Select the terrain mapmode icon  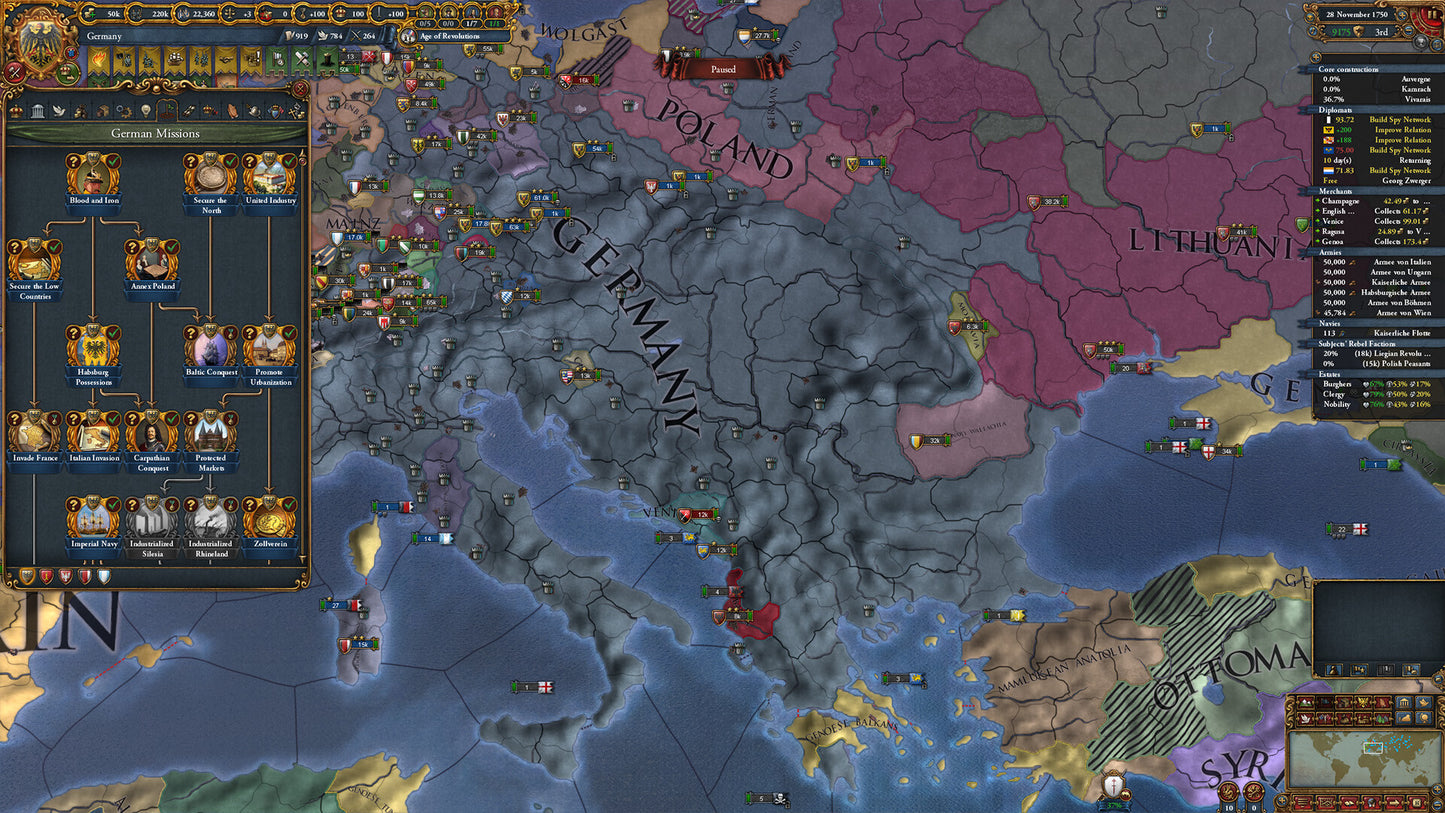1305,702
